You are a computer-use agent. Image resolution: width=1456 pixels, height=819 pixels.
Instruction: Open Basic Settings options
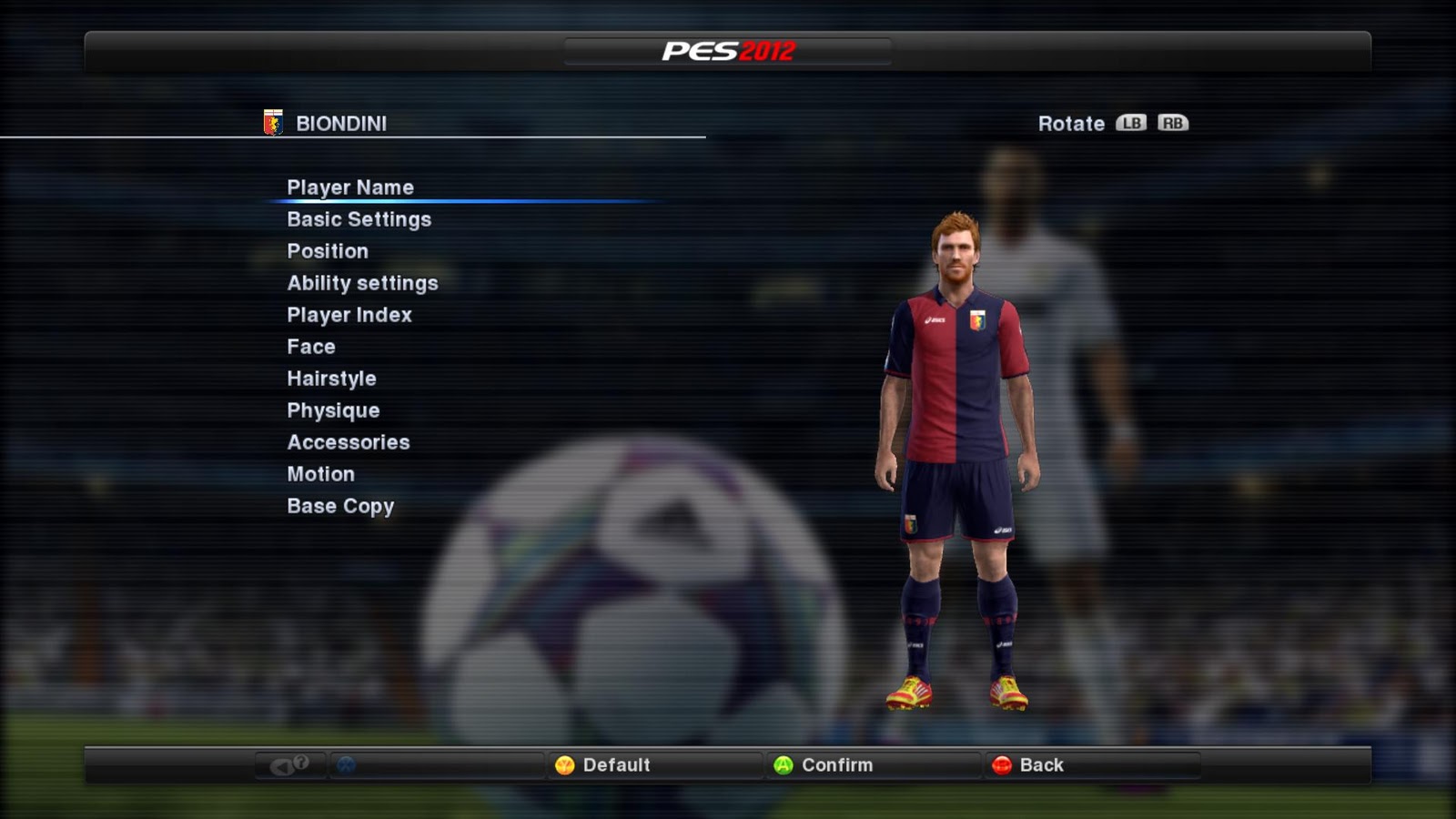coord(359,218)
